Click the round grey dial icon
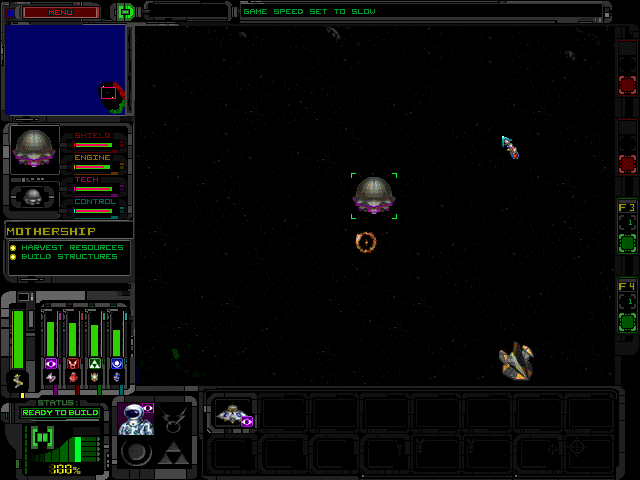Screen dimensions: 640x480 point(135,454)
